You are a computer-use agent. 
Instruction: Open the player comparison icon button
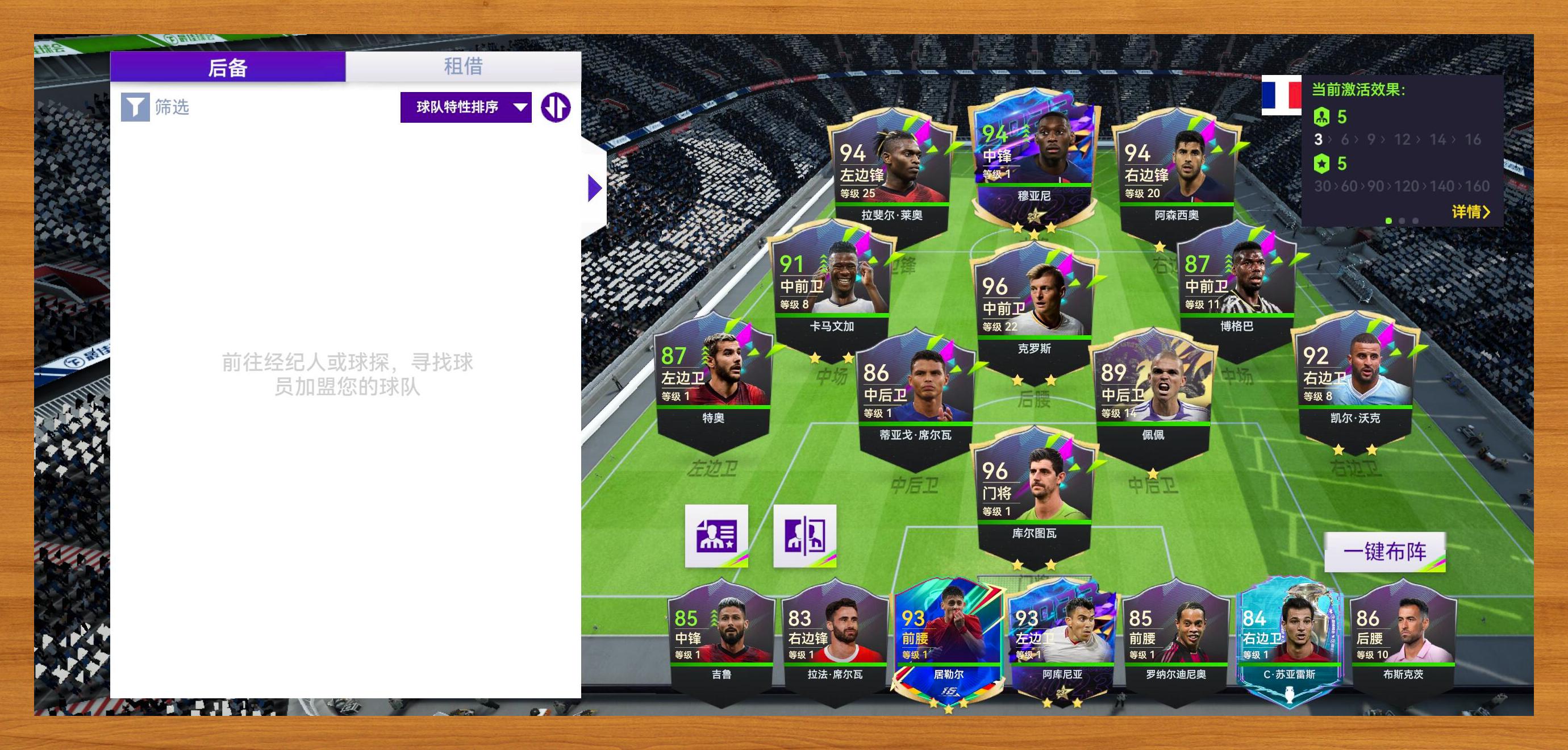804,536
